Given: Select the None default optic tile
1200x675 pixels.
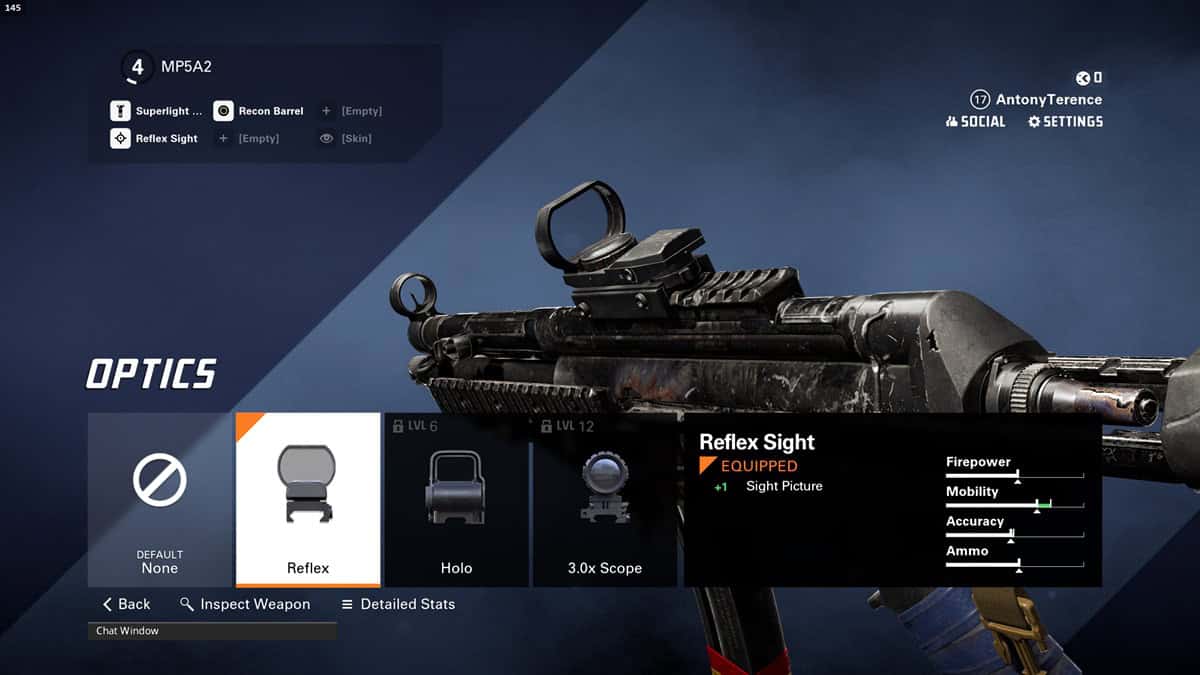Looking at the screenshot, I should (x=160, y=499).
